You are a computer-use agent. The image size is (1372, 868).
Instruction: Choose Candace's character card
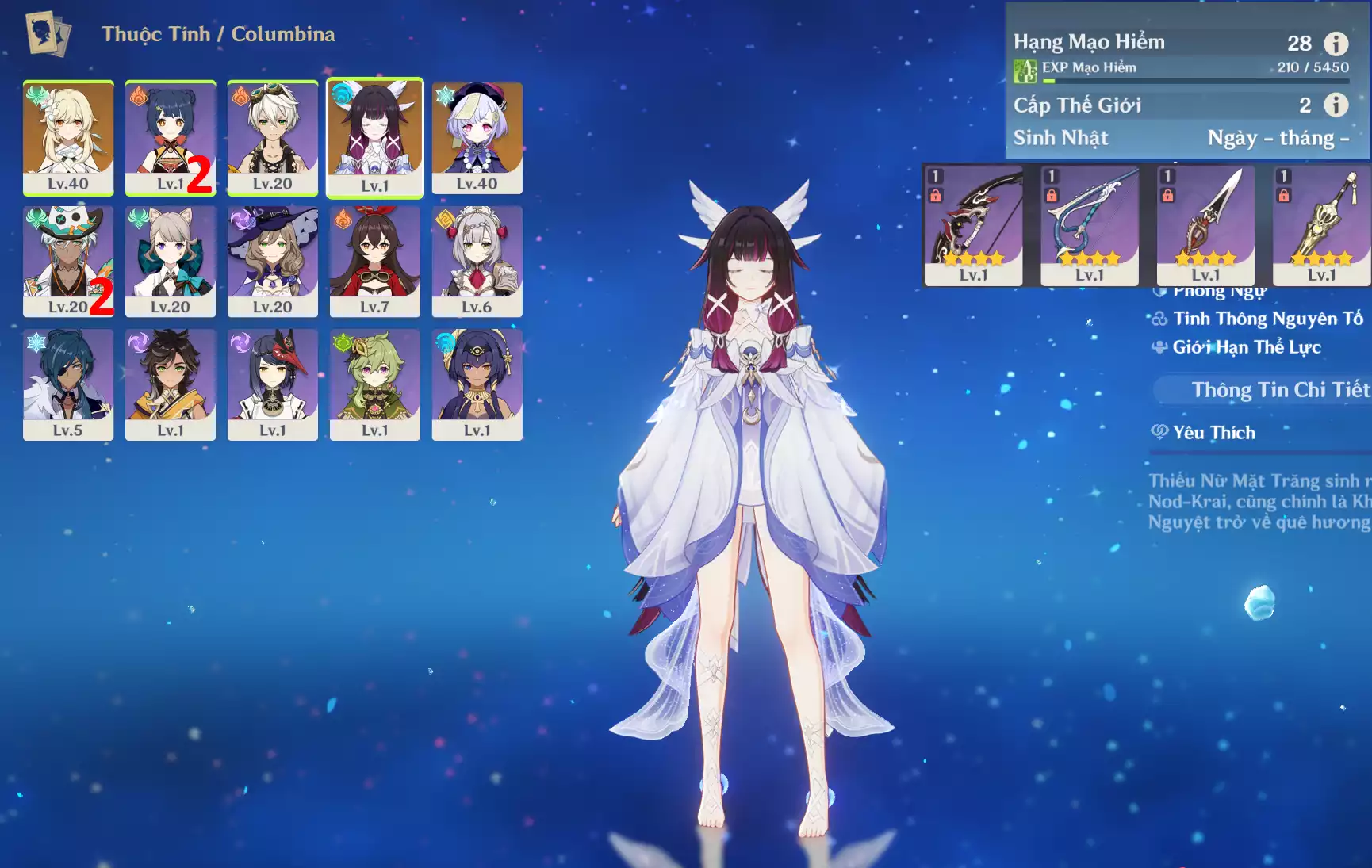click(x=477, y=384)
